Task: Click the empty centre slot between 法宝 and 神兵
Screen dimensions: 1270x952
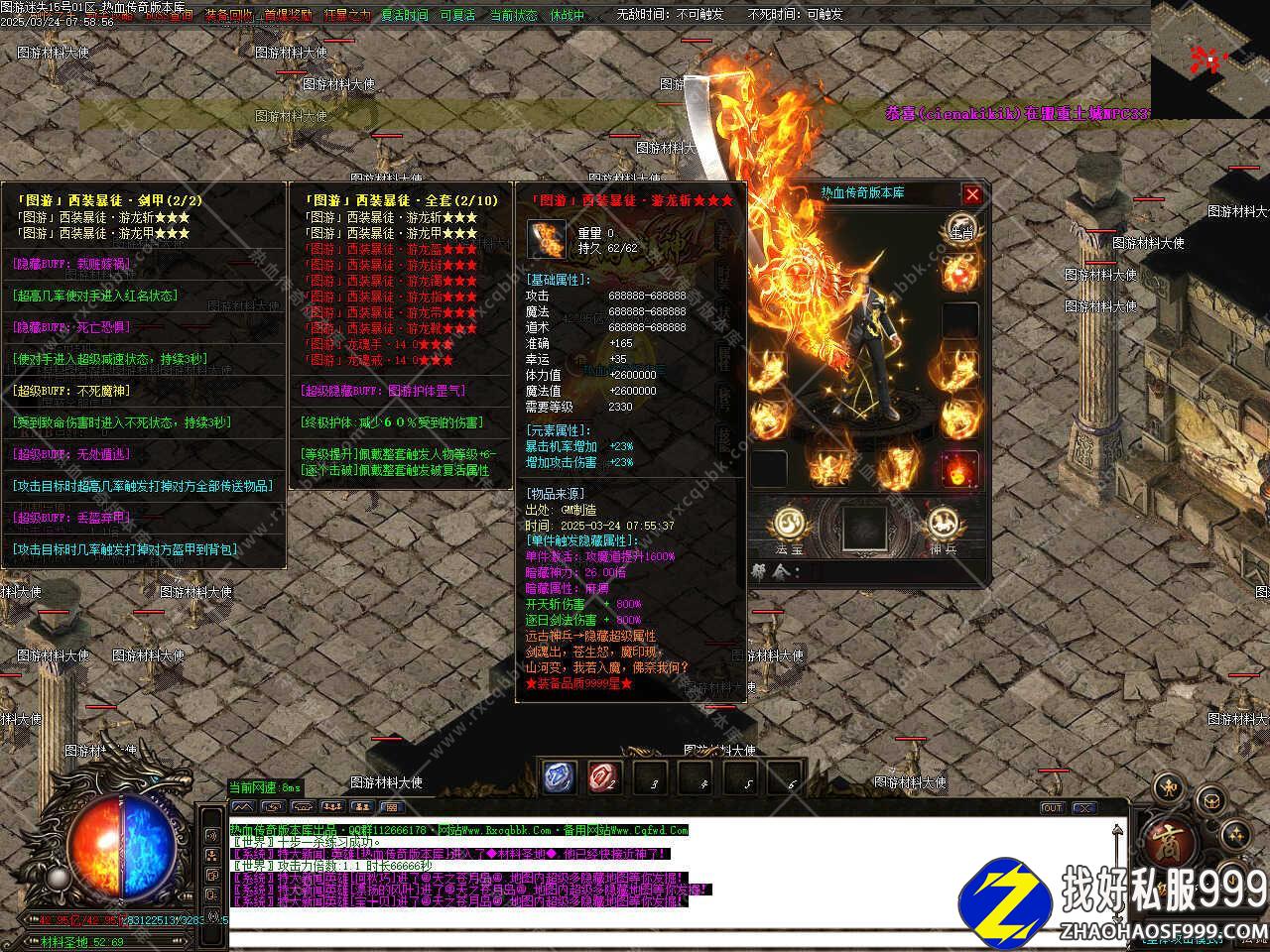Action: pos(864,527)
